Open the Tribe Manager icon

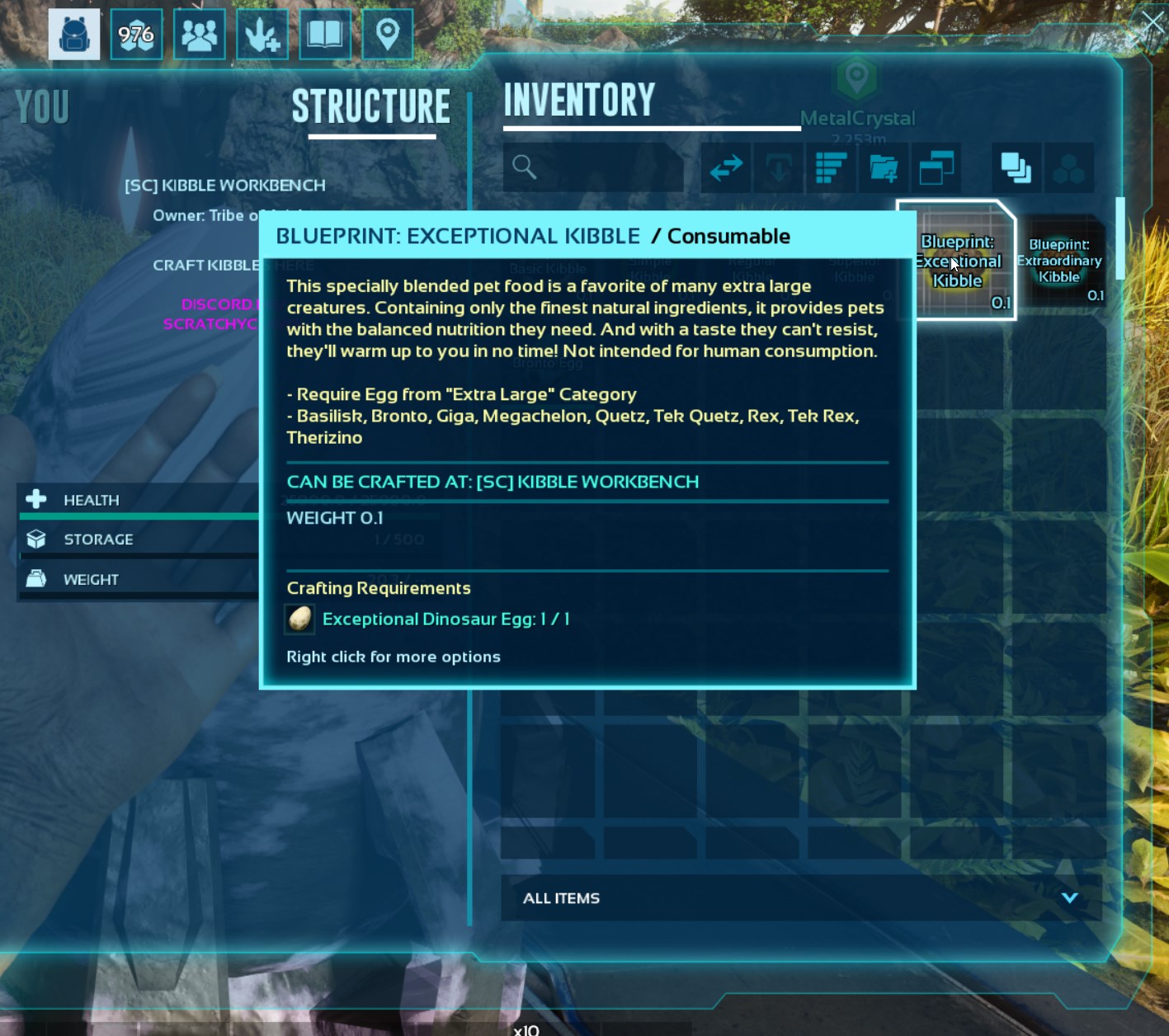[199, 34]
